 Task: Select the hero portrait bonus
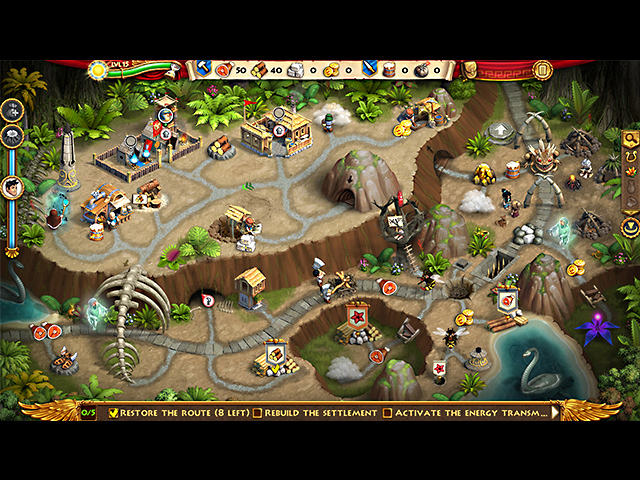point(13,186)
